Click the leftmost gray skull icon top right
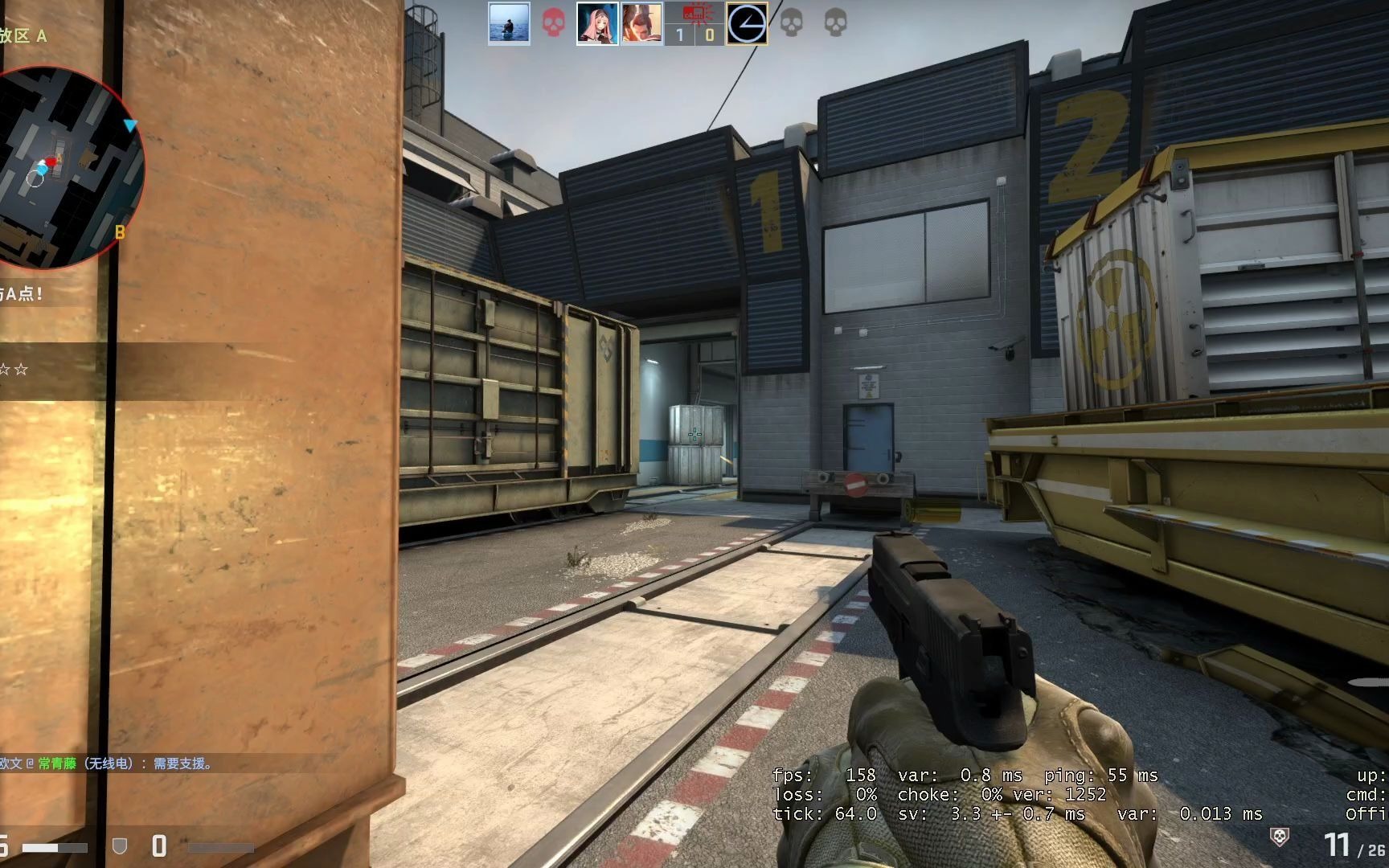This screenshot has width=1389, height=868. tap(791, 23)
